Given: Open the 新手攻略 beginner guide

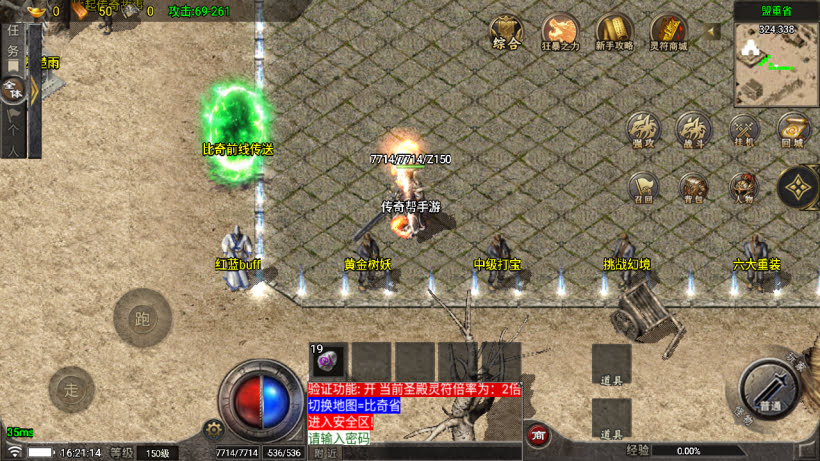Looking at the screenshot, I should [x=615, y=30].
